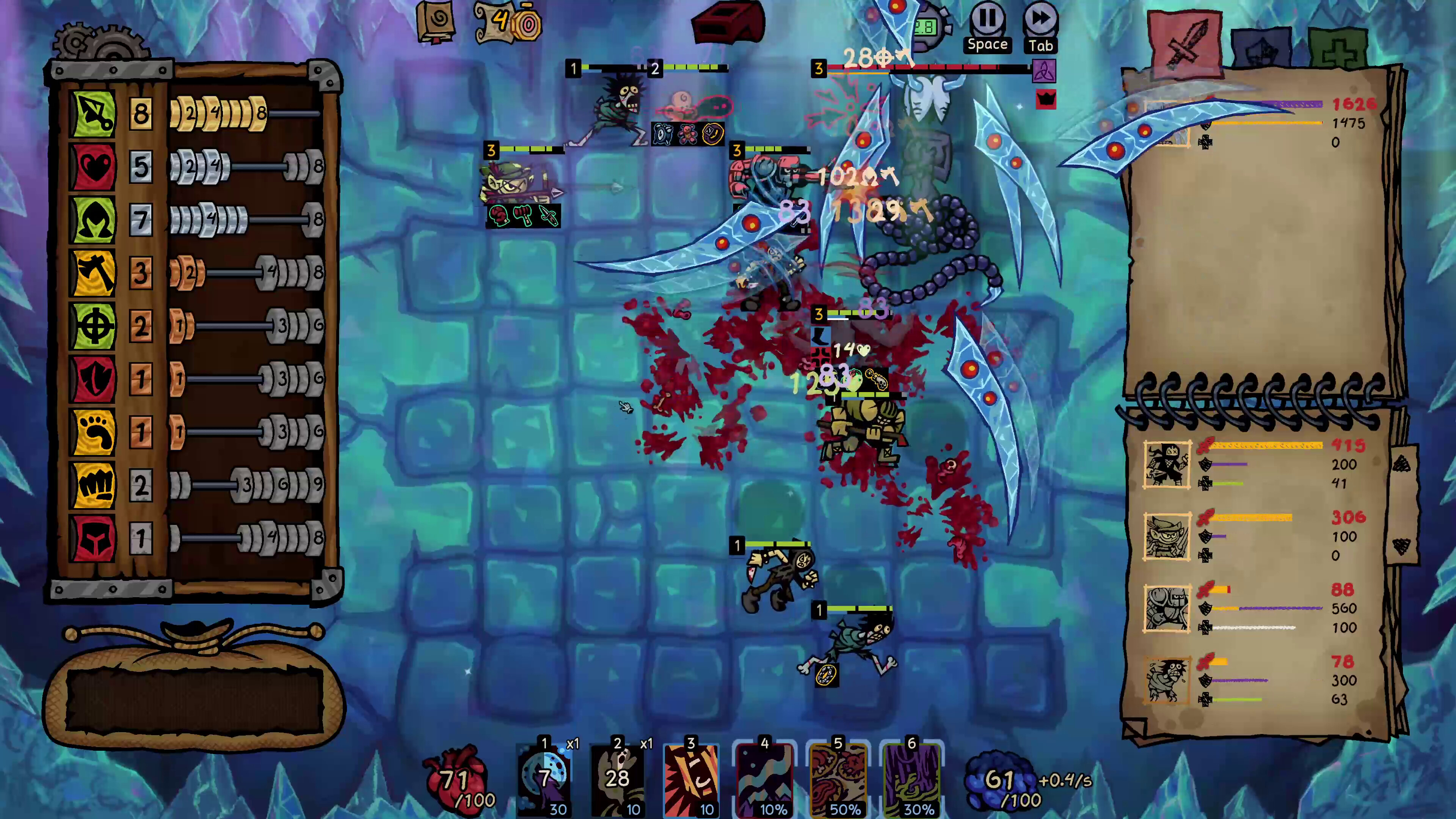Select the yellow axe trait row
This screenshot has width=1456, height=819.
(93, 273)
